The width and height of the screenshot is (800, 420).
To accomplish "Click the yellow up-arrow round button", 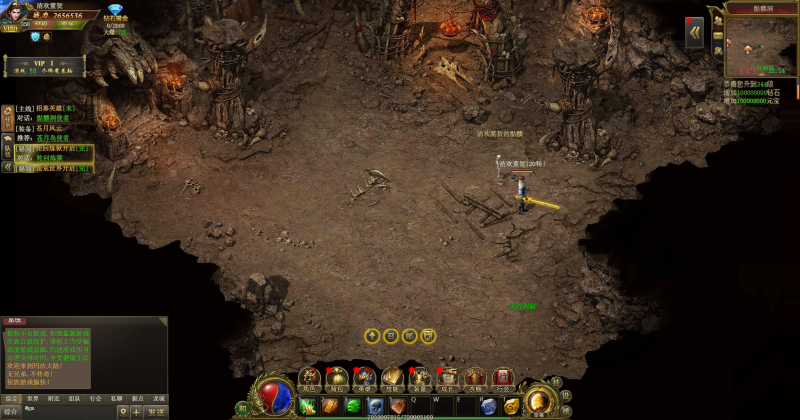I will point(372,335).
